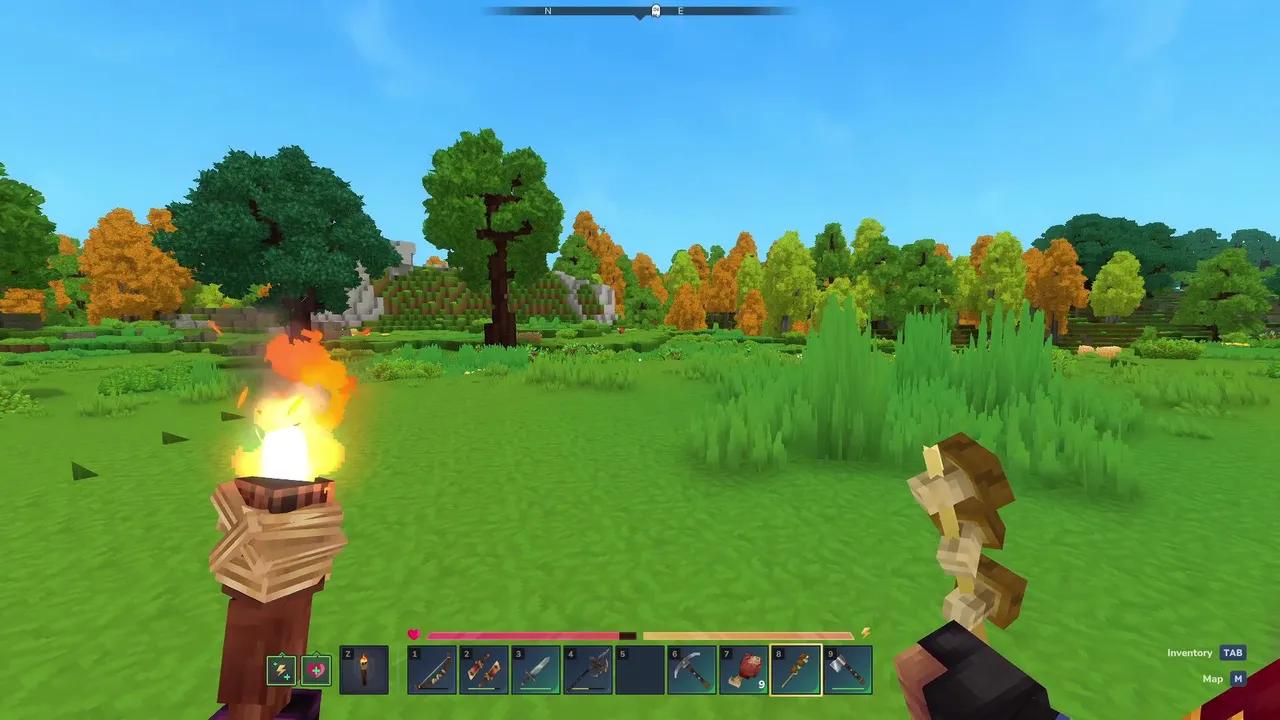Viewport: 1280px width, 720px height.
Task: Click the TAB keybind badge
Action: pos(1232,652)
